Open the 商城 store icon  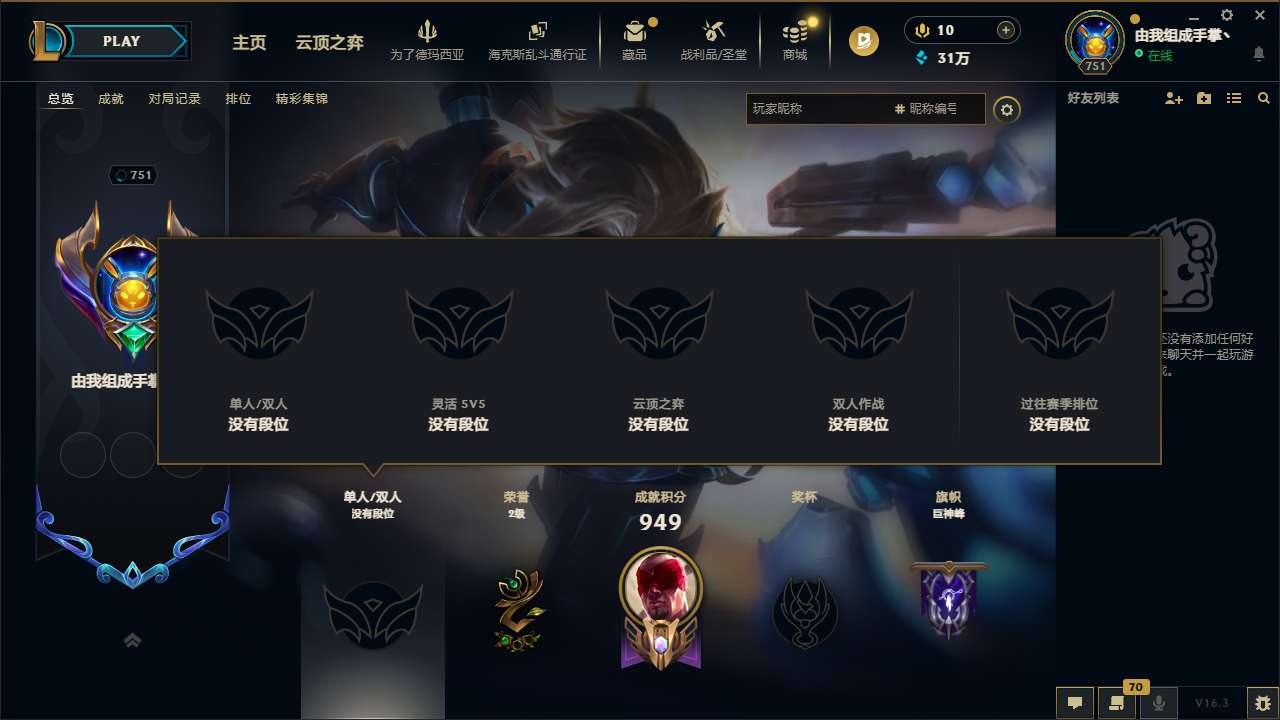pos(795,40)
